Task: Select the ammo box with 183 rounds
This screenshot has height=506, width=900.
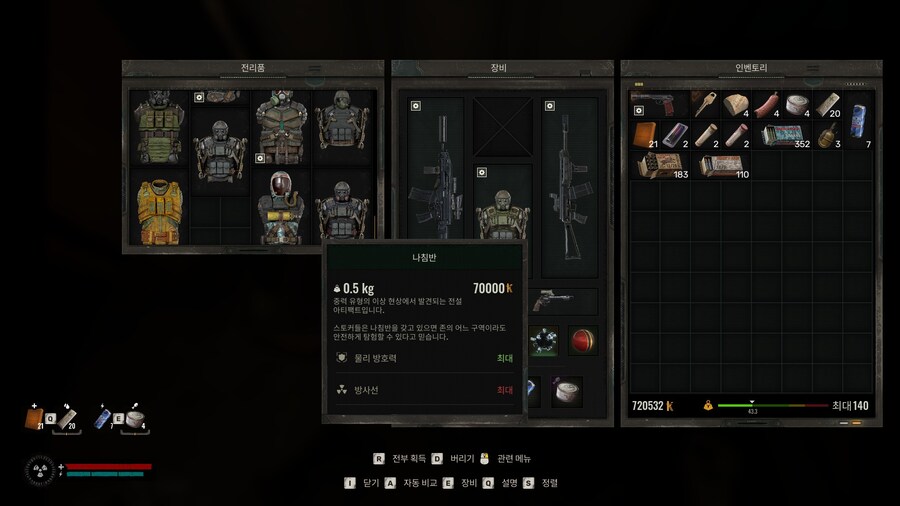Action: tap(659, 167)
